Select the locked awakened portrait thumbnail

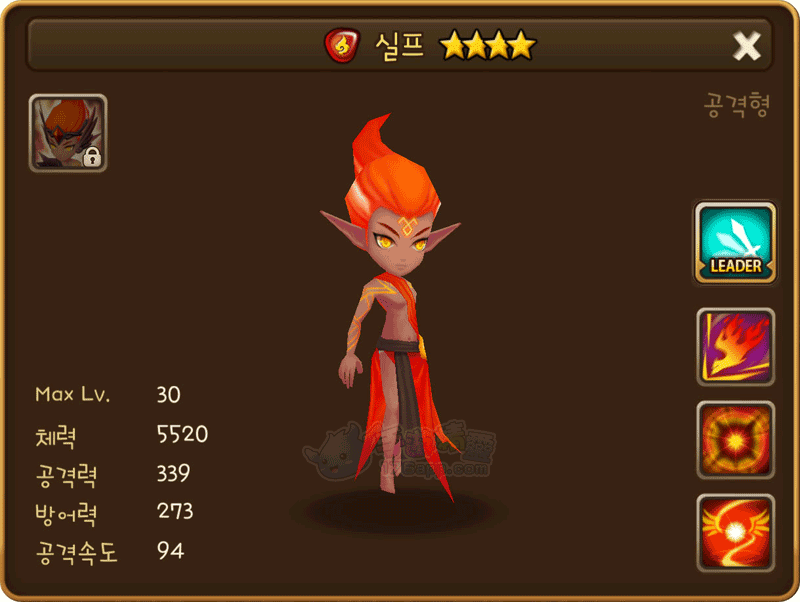68,133
